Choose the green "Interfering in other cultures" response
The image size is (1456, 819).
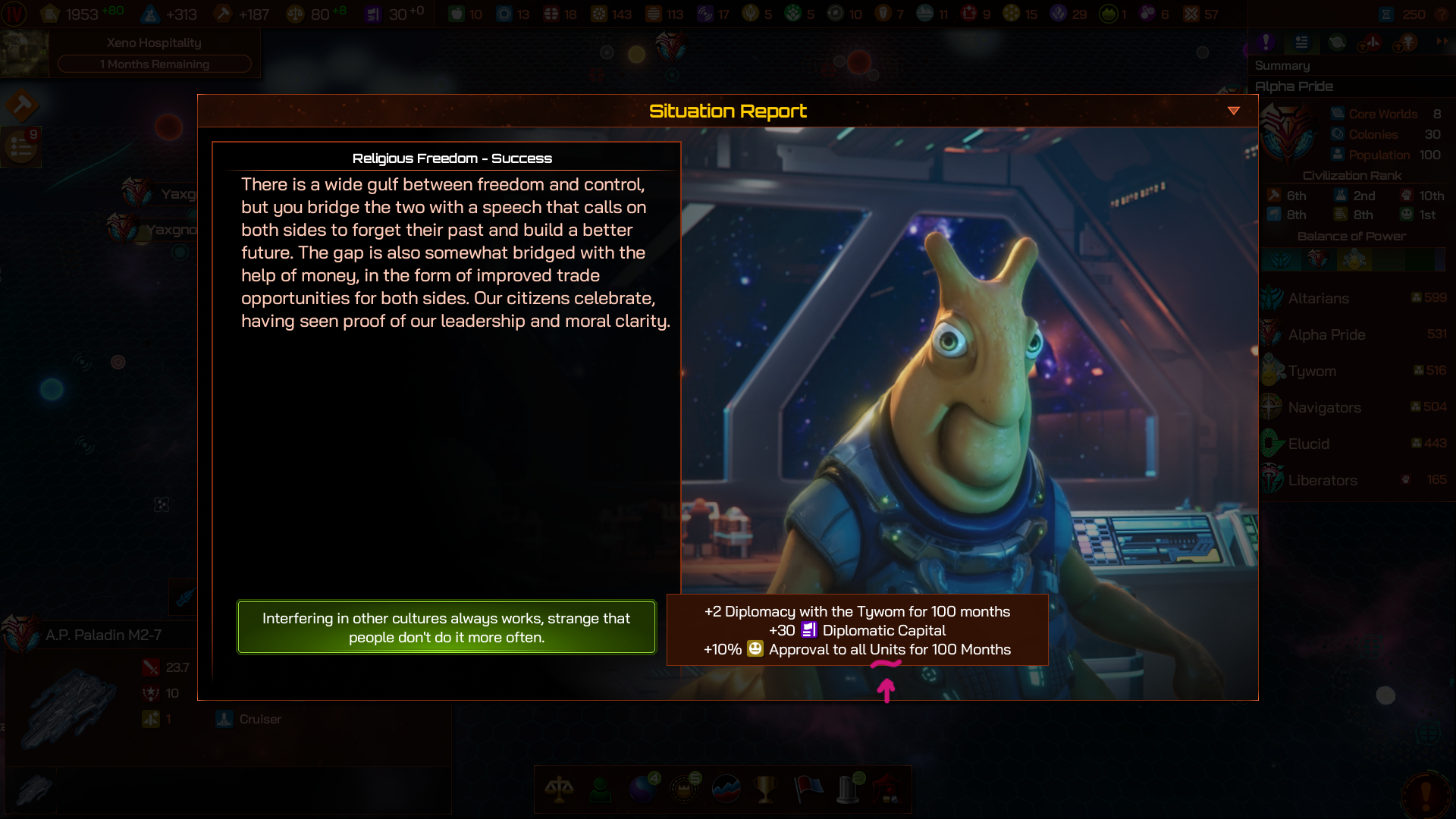point(446,627)
